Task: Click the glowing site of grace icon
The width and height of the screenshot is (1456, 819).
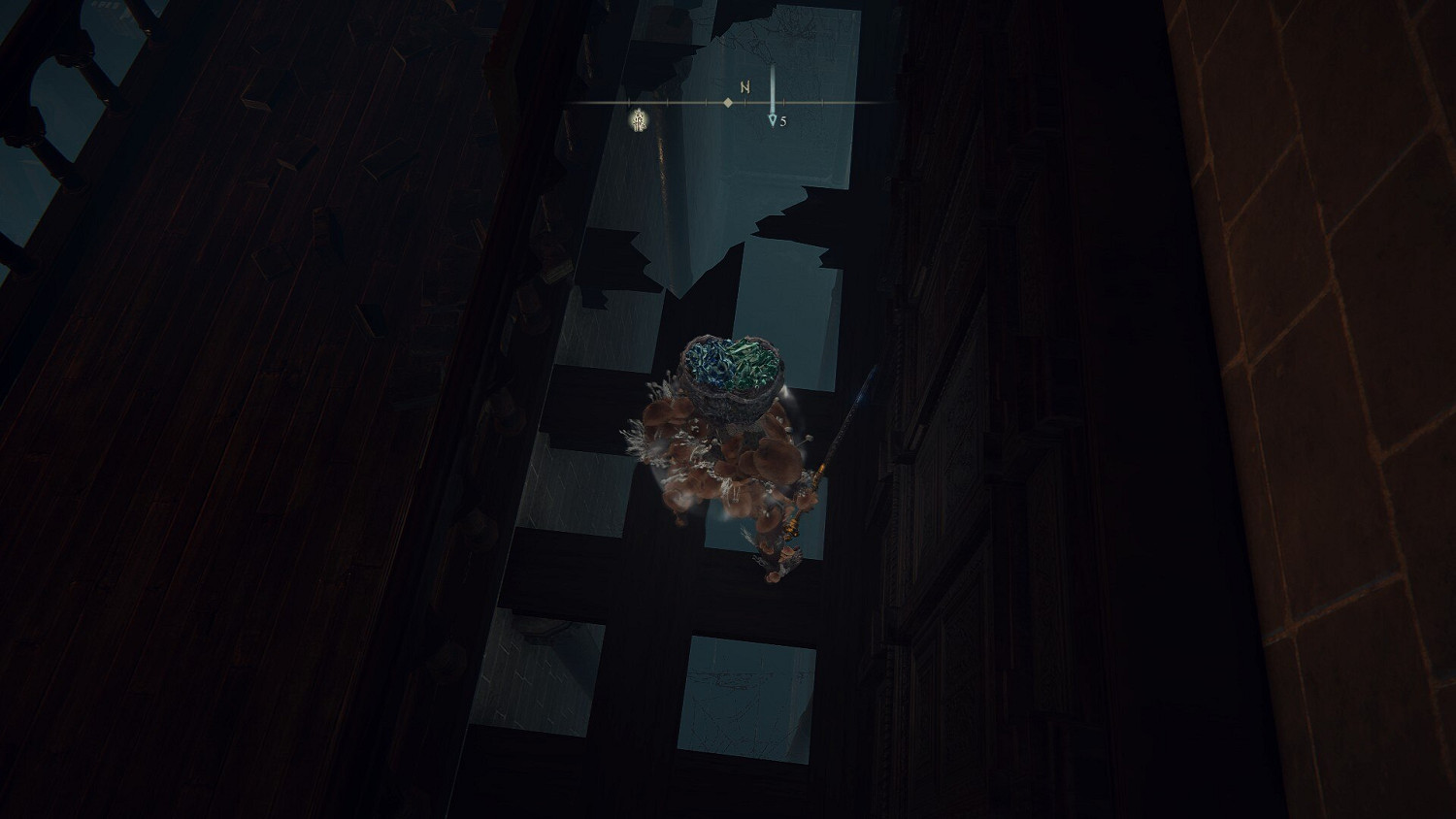Action: [640, 120]
